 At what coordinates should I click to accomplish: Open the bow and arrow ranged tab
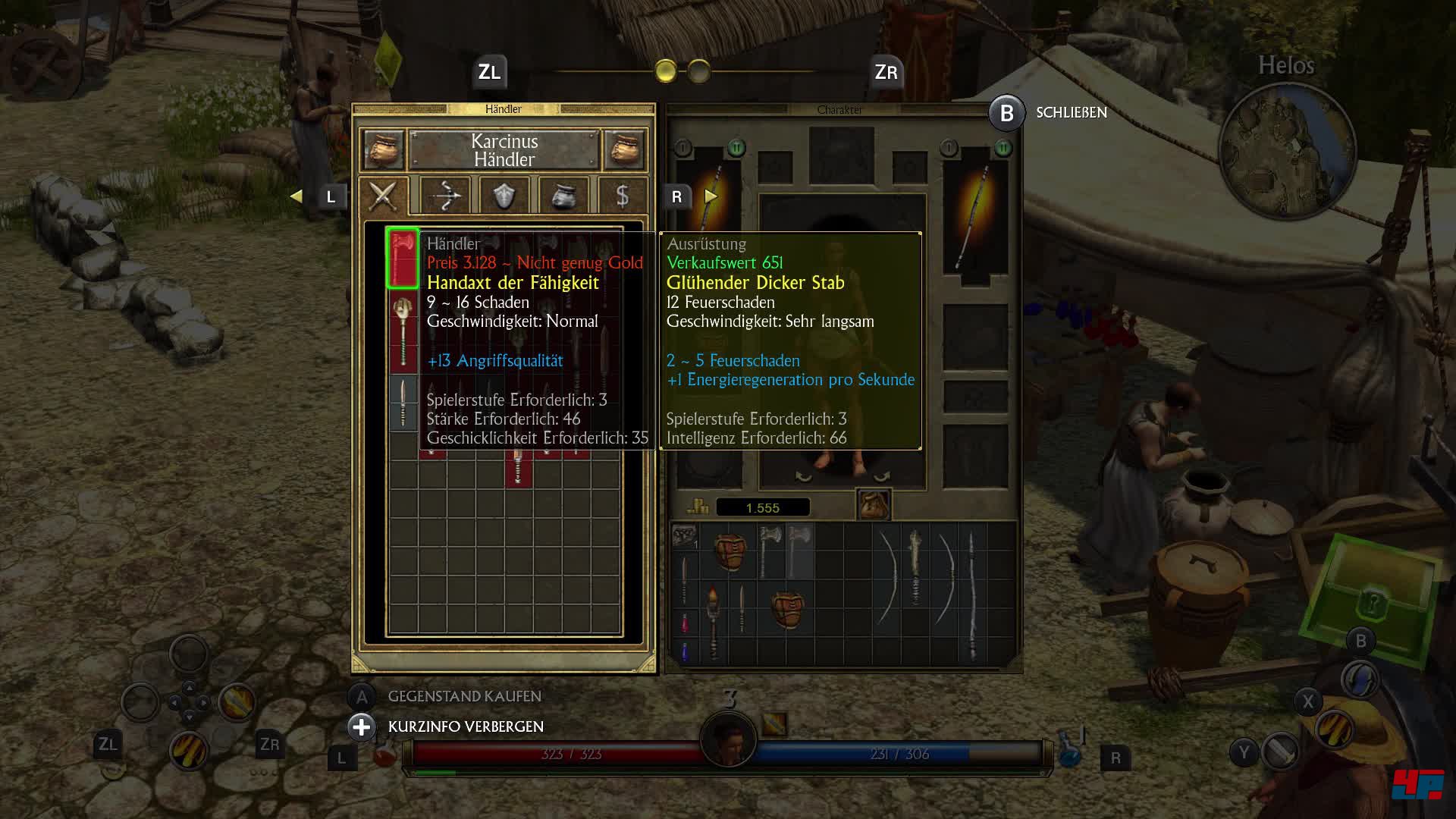coord(444,196)
